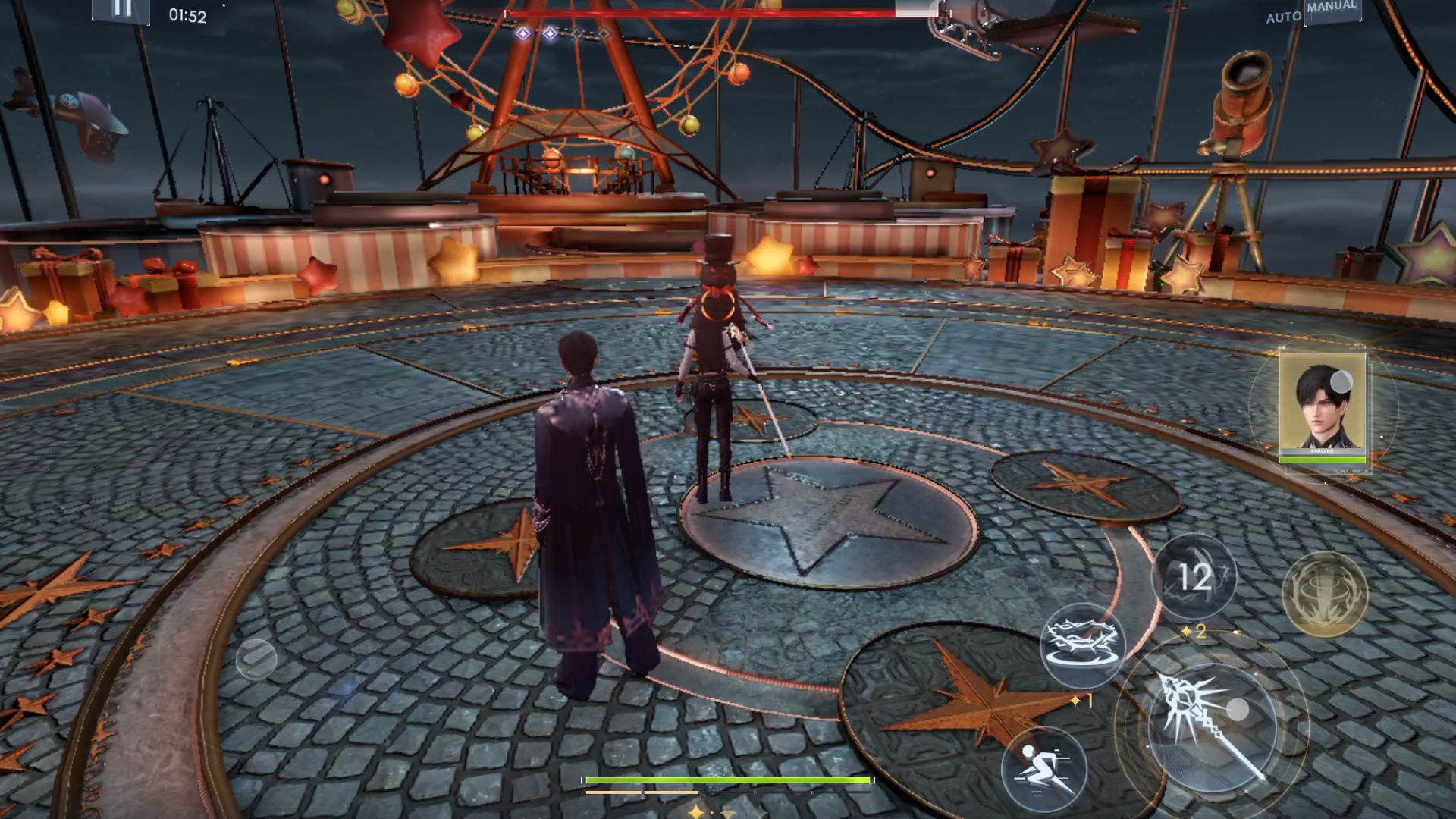Trigger the wand basic attack button
The width and height of the screenshot is (1456, 819).
[x=1211, y=726]
